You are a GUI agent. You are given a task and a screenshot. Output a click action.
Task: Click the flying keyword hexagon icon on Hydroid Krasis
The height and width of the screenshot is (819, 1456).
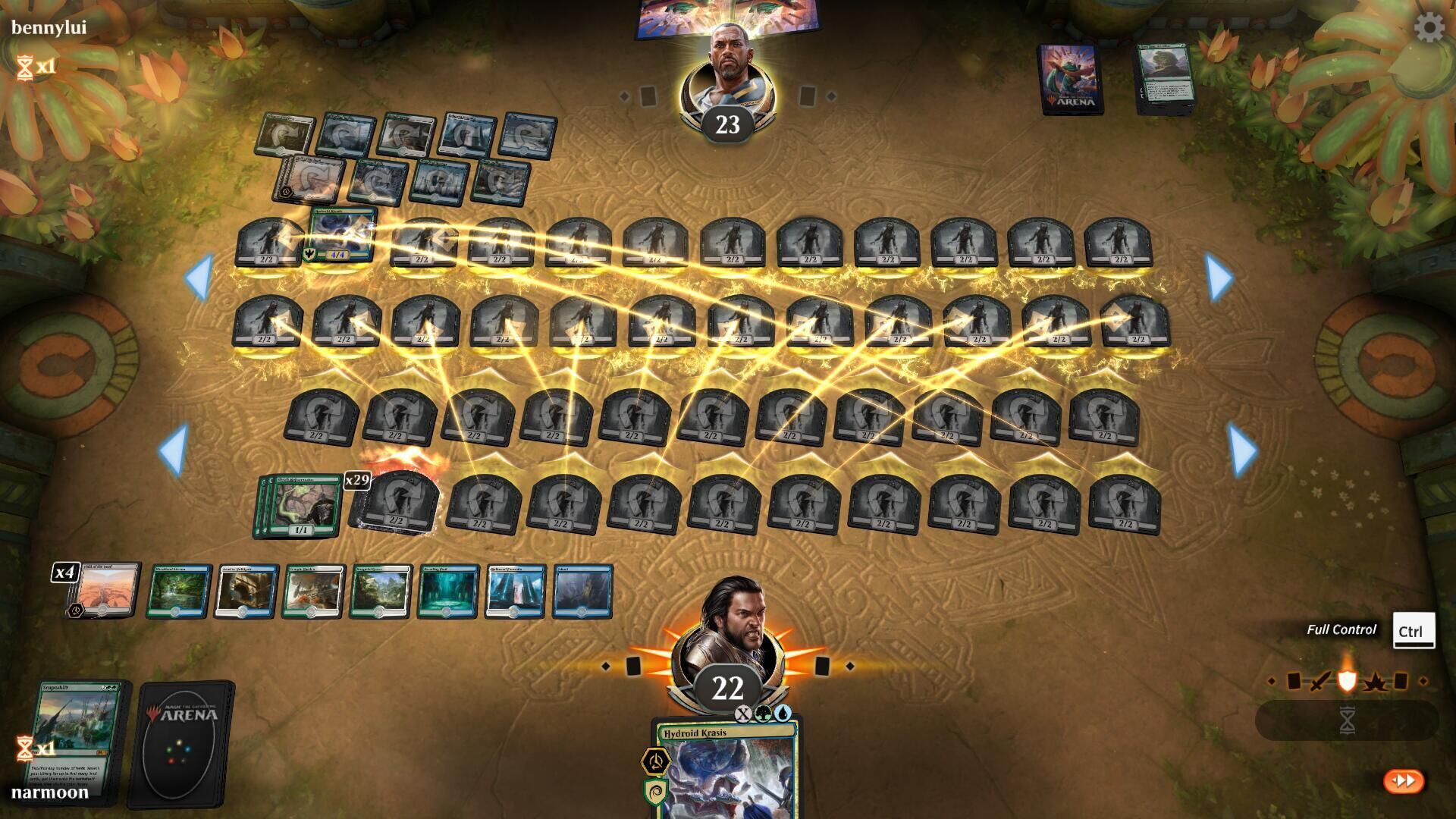coord(655,761)
